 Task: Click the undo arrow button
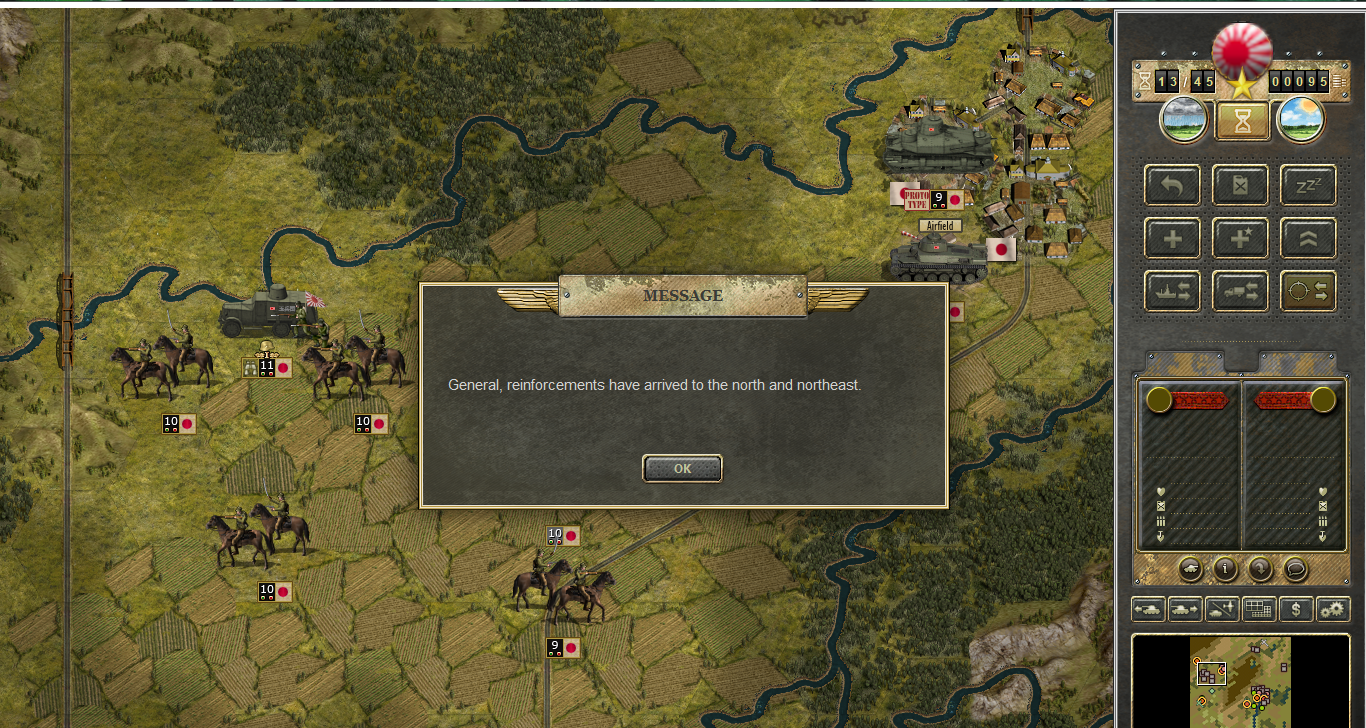[x=1172, y=186]
